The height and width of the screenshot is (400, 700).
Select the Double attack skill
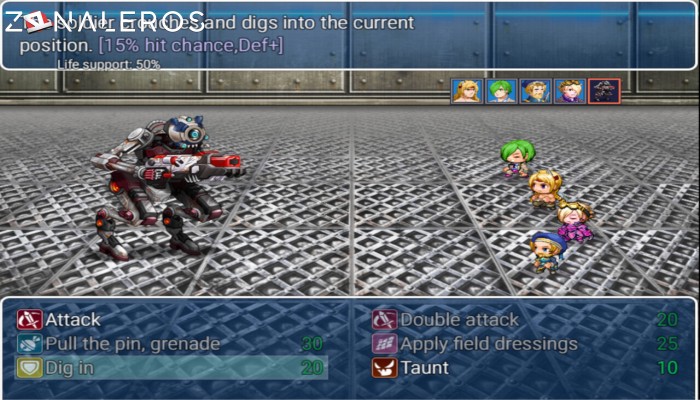(459, 320)
